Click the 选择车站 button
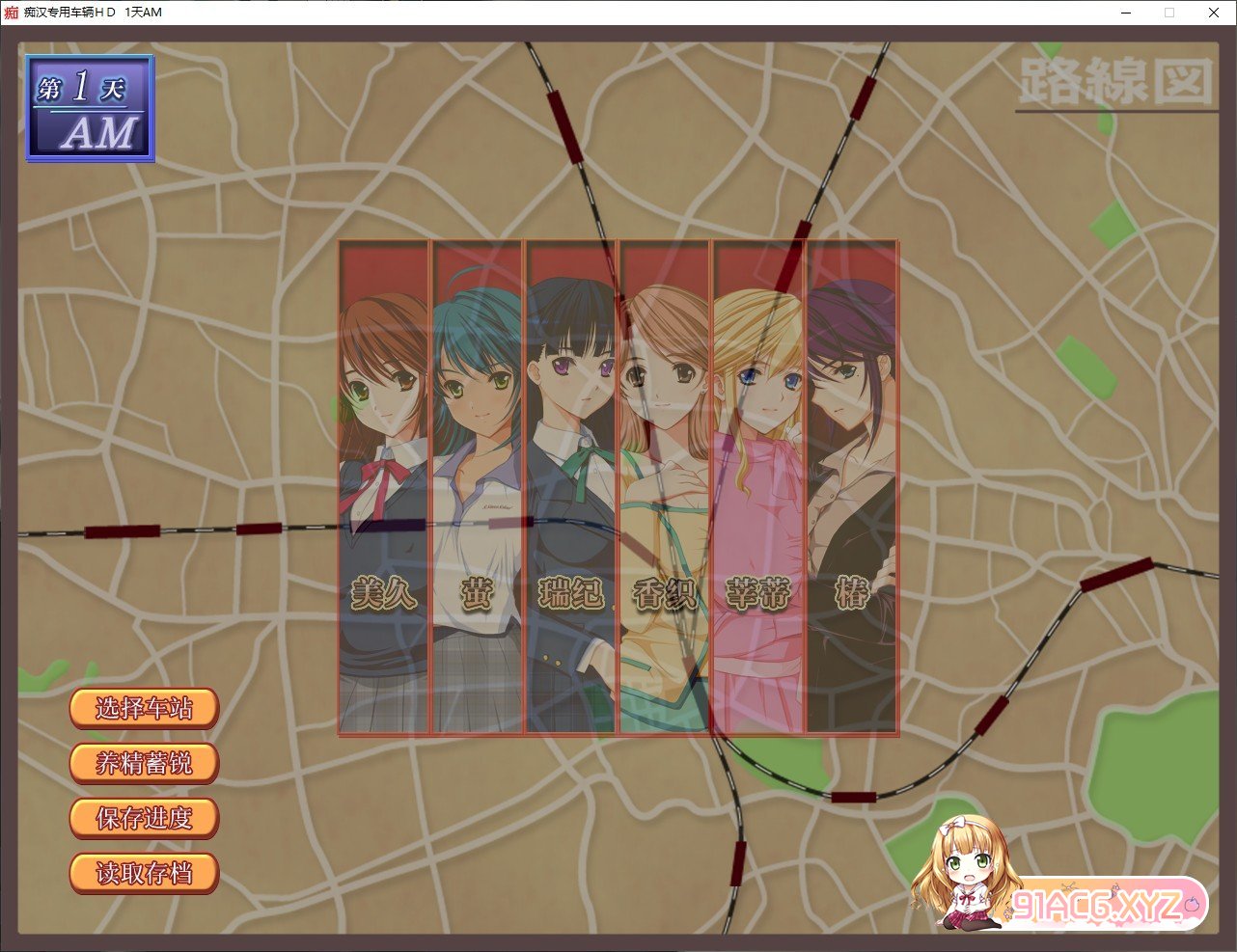Viewport: 1237px width, 952px height. [144, 709]
